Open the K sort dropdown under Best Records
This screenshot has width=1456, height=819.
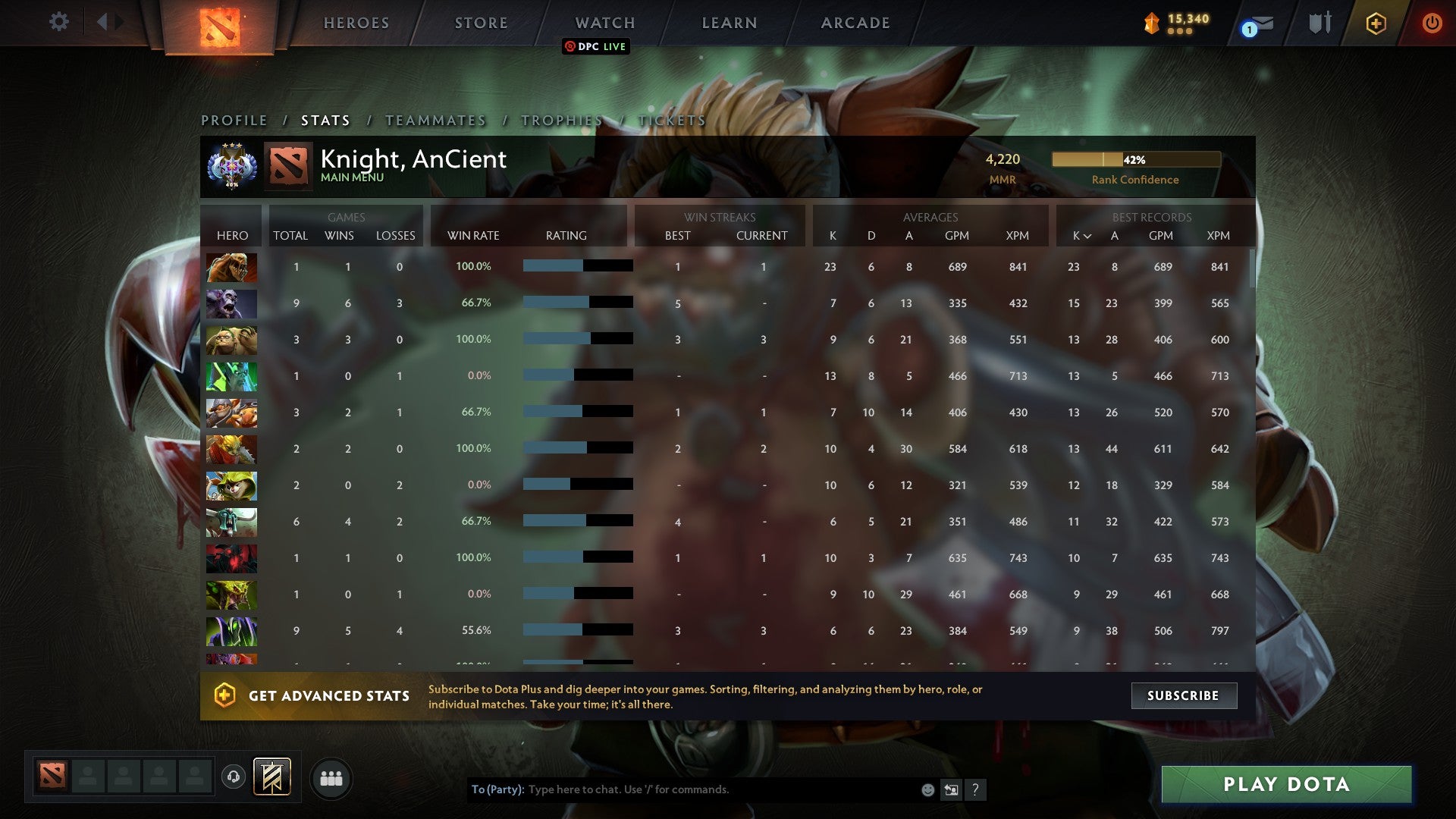tap(1081, 236)
